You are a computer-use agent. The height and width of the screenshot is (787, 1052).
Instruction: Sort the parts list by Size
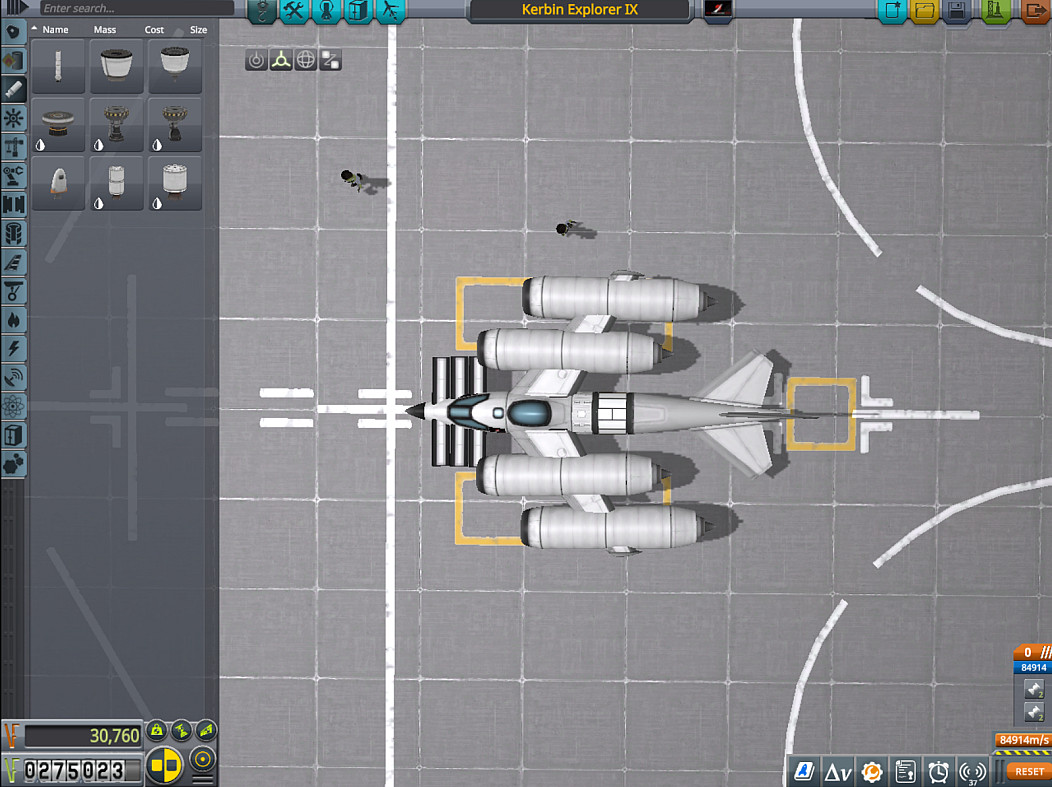pyautogui.click(x=198, y=30)
